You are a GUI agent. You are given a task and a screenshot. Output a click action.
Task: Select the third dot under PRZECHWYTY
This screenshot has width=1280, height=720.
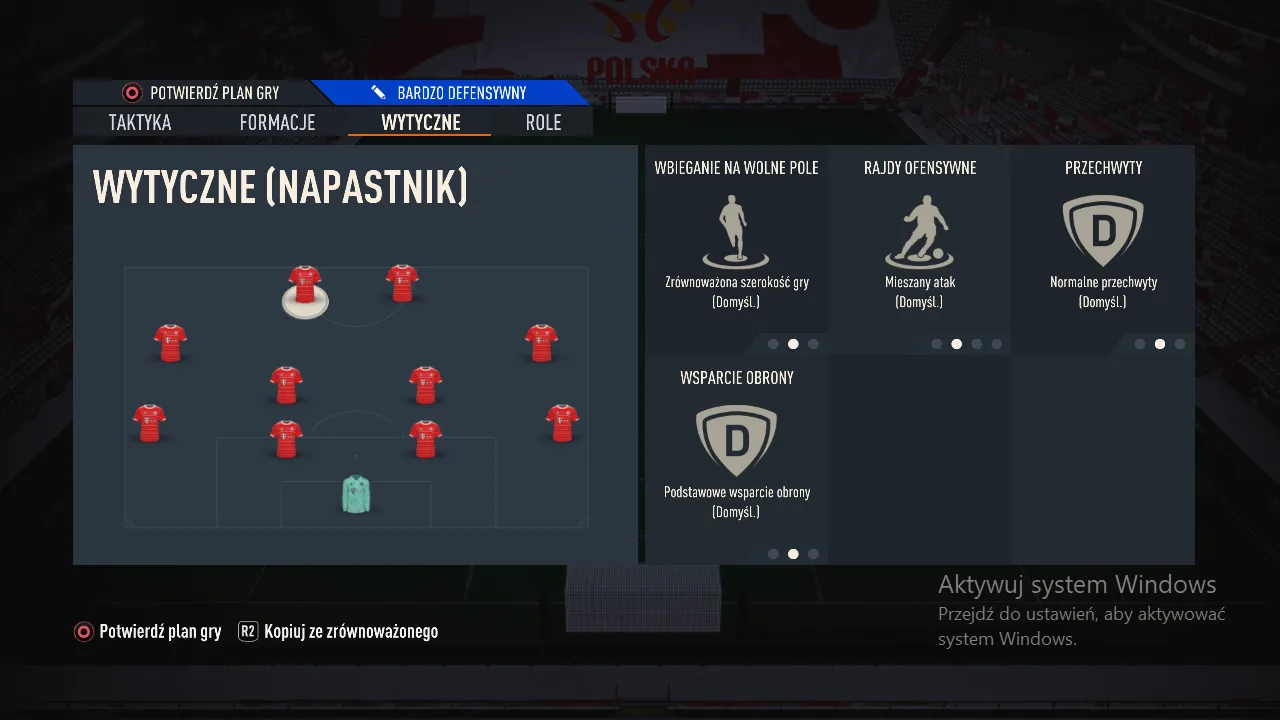[1180, 343]
